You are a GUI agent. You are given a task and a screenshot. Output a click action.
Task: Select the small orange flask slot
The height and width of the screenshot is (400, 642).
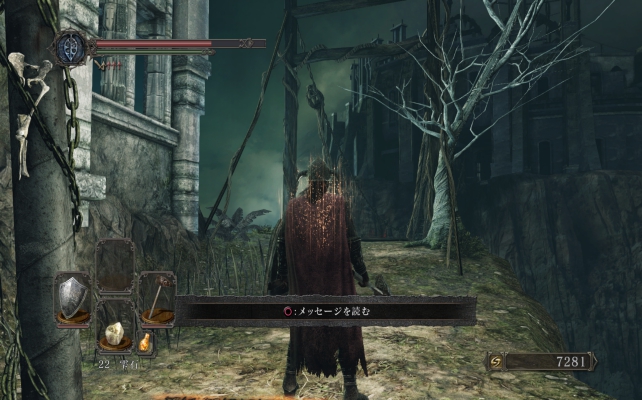[145, 342]
